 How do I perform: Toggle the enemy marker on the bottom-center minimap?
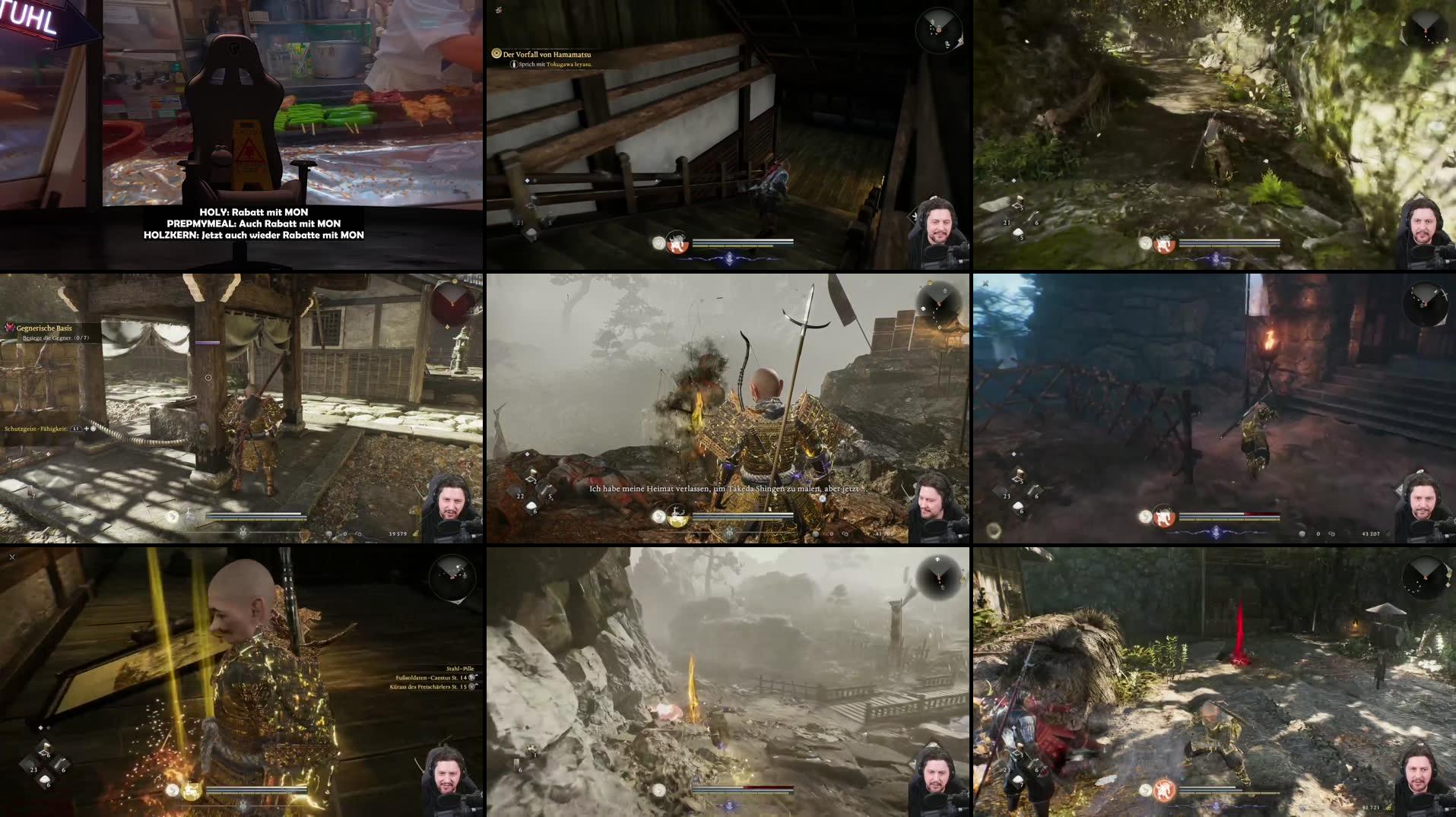click(x=939, y=578)
